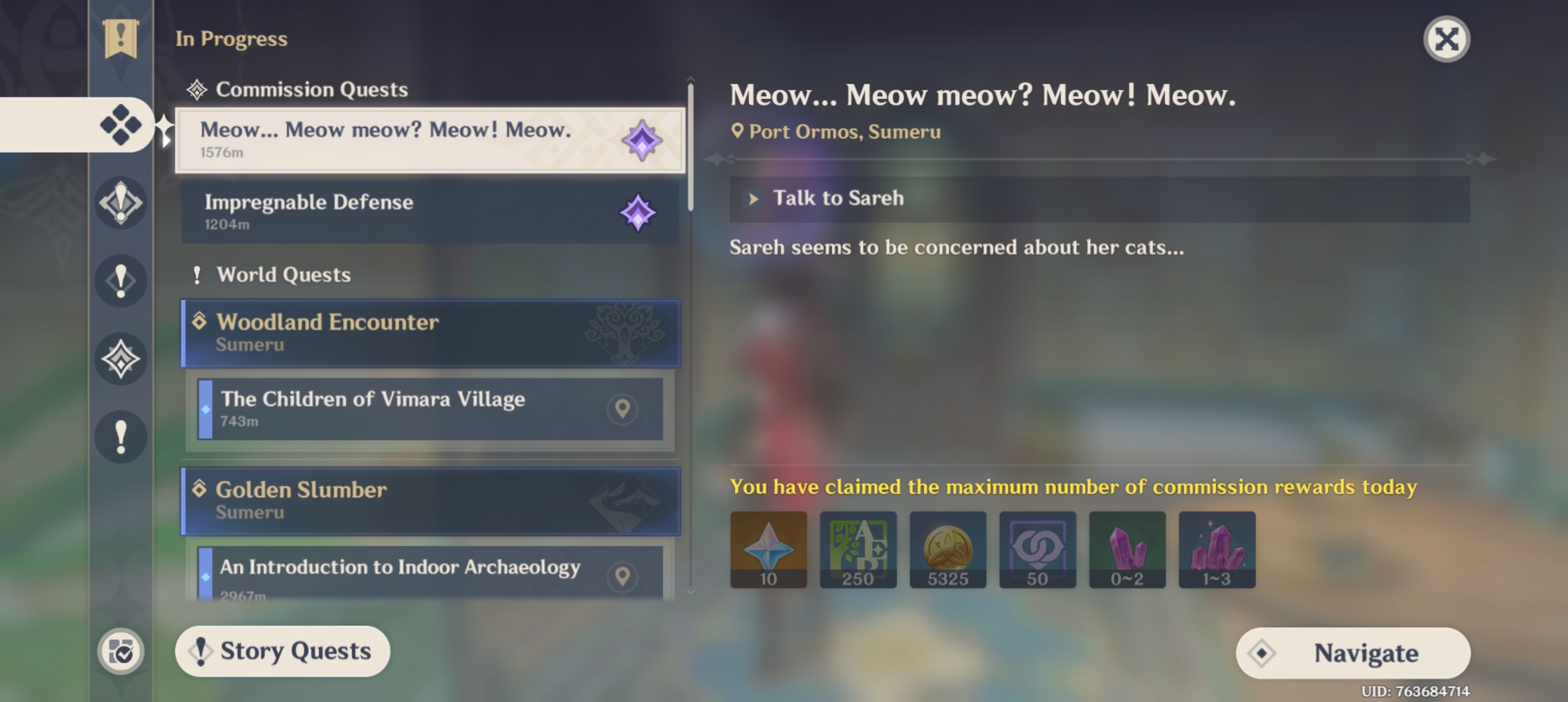Expand the Talk to Sareh objective
The height and width of the screenshot is (702, 1568).
pos(754,198)
